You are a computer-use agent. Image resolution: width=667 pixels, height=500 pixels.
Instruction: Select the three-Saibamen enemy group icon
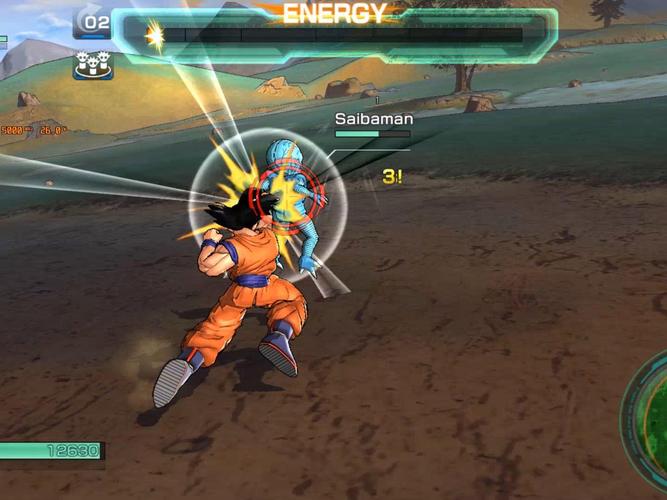coord(92,66)
